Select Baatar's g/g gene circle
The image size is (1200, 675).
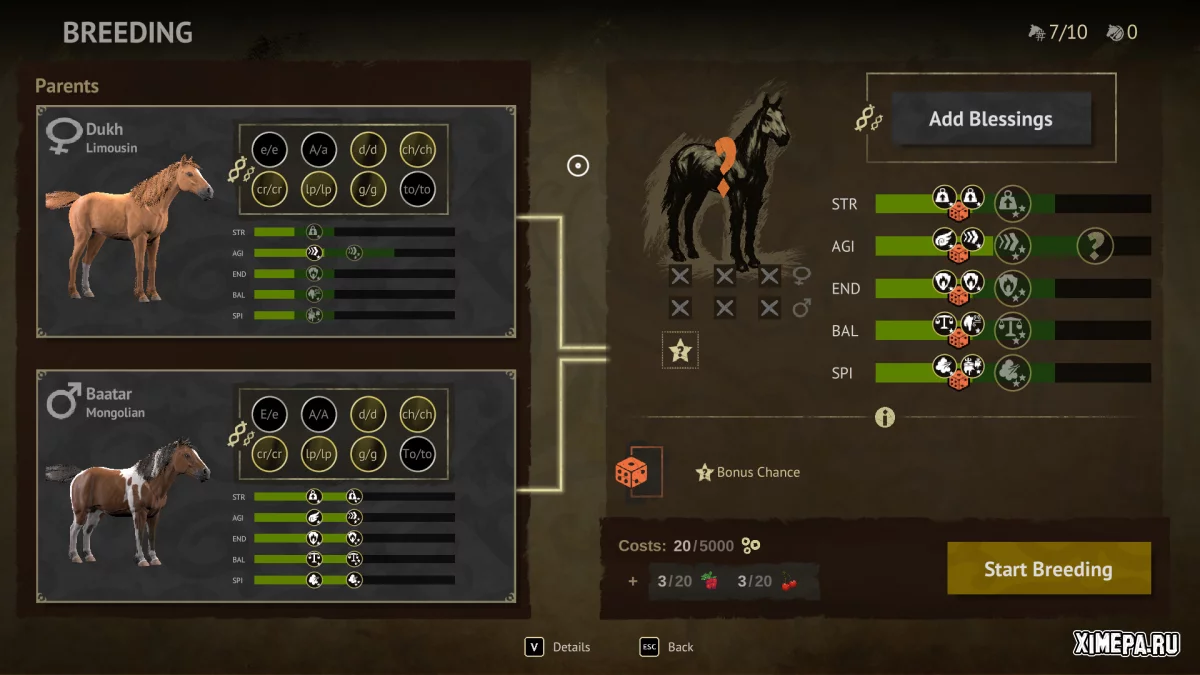point(368,453)
